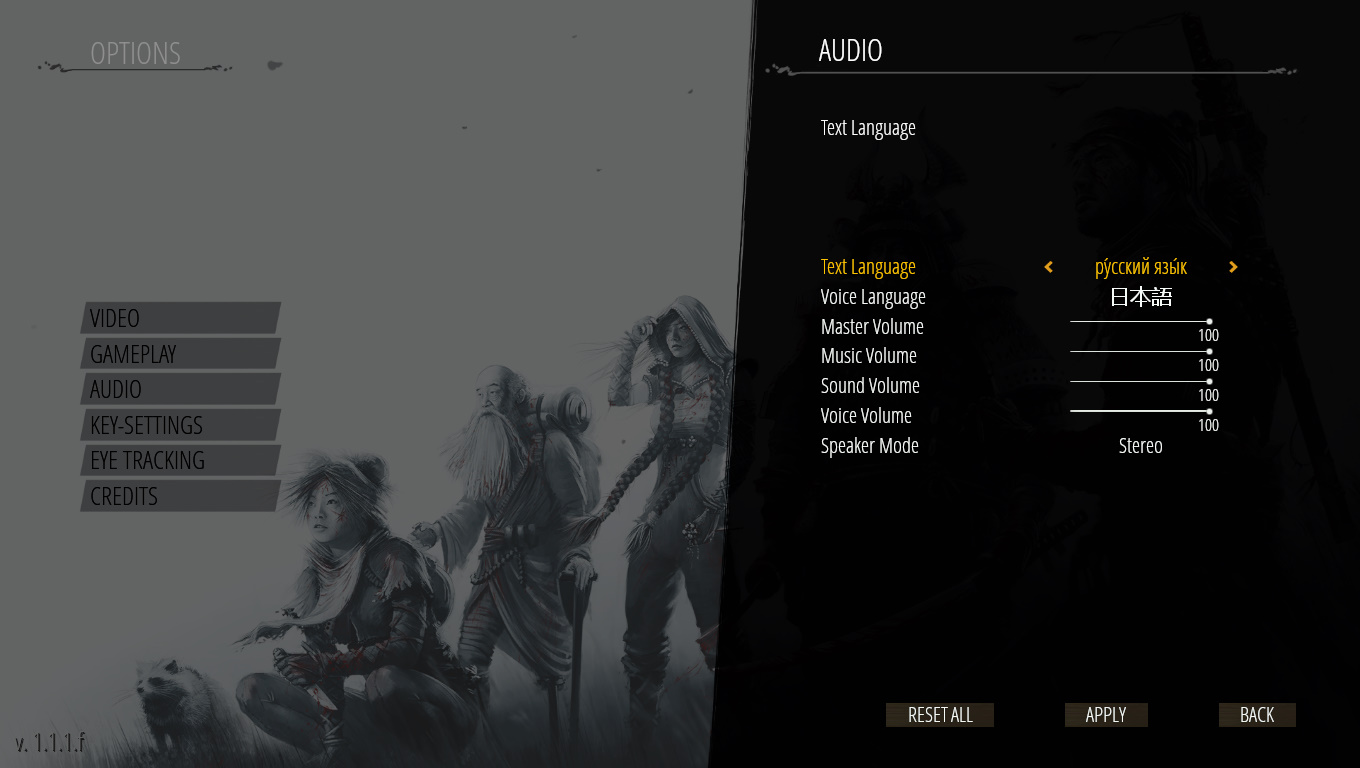The image size is (1360, 768).
Task: Switch to the Gameplay options
Action: [178, 354]
